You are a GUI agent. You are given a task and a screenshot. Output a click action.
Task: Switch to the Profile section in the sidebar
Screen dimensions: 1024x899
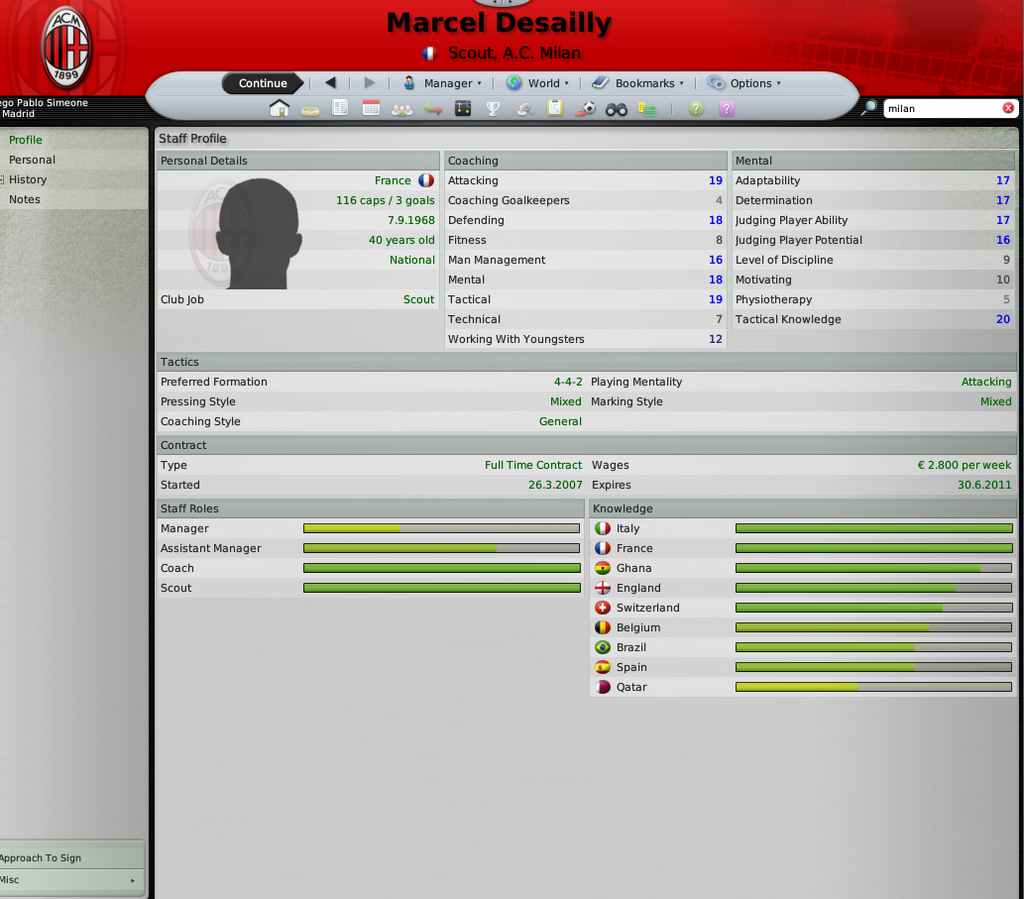[x=26, y=140]
